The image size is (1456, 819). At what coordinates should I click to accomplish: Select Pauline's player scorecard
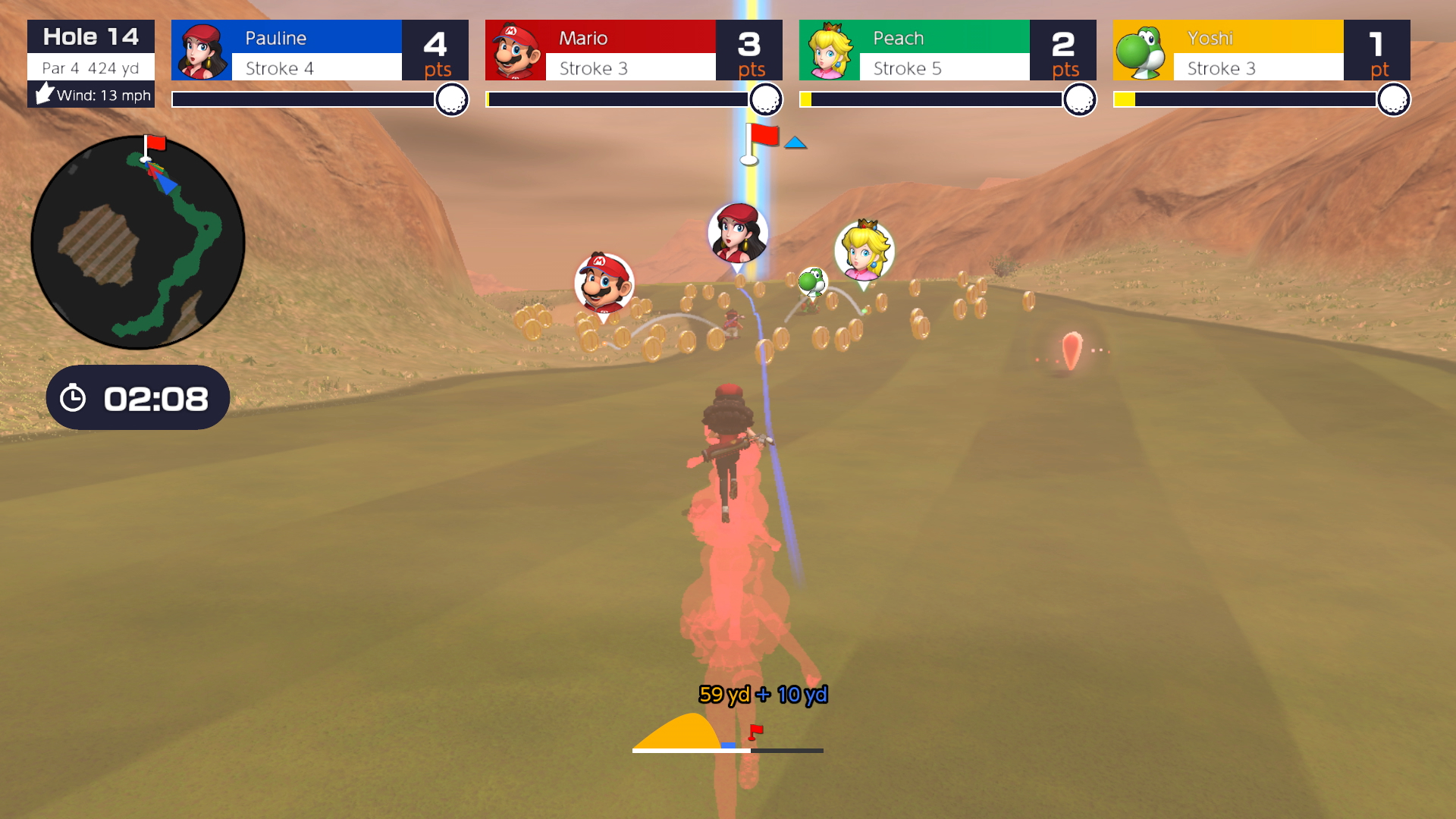pyautogui.click(x=319, y=50)
